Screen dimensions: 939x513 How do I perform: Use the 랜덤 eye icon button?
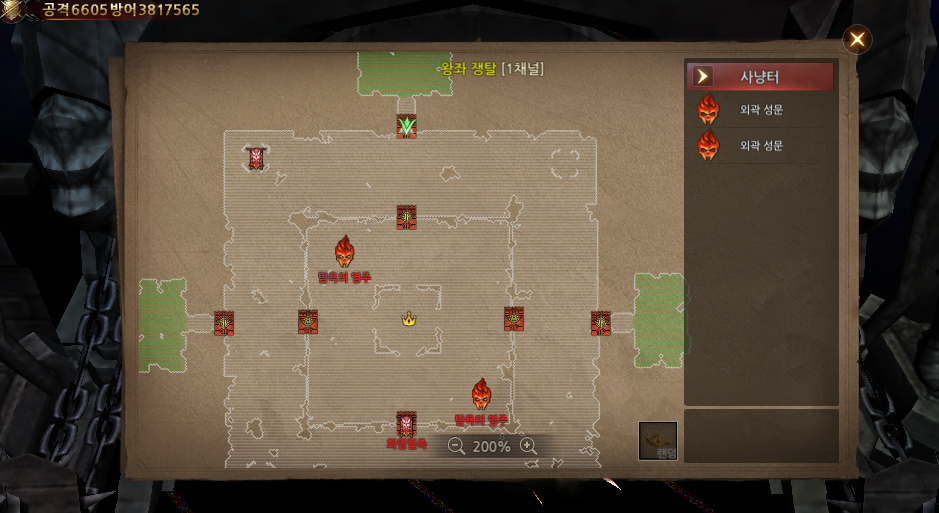point(658,440)
